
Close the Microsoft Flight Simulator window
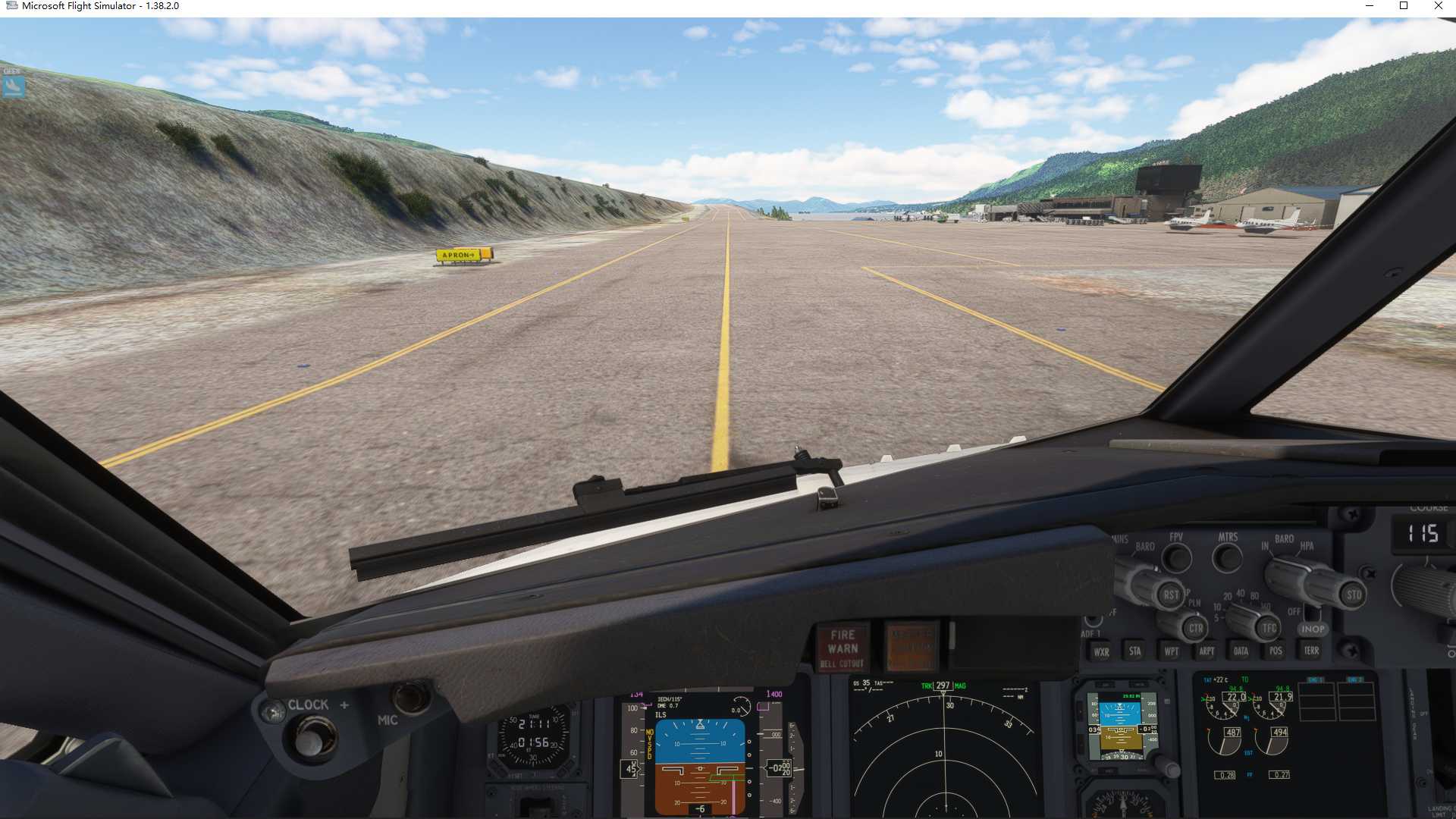click(1439, 6)
